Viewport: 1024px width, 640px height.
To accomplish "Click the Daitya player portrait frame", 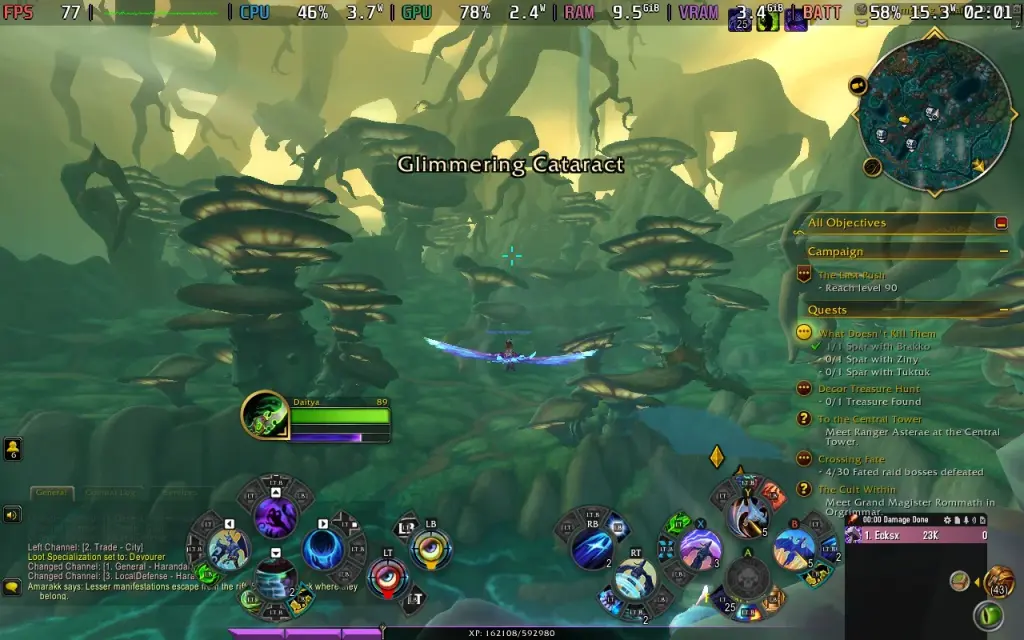I will pos(263,415).
